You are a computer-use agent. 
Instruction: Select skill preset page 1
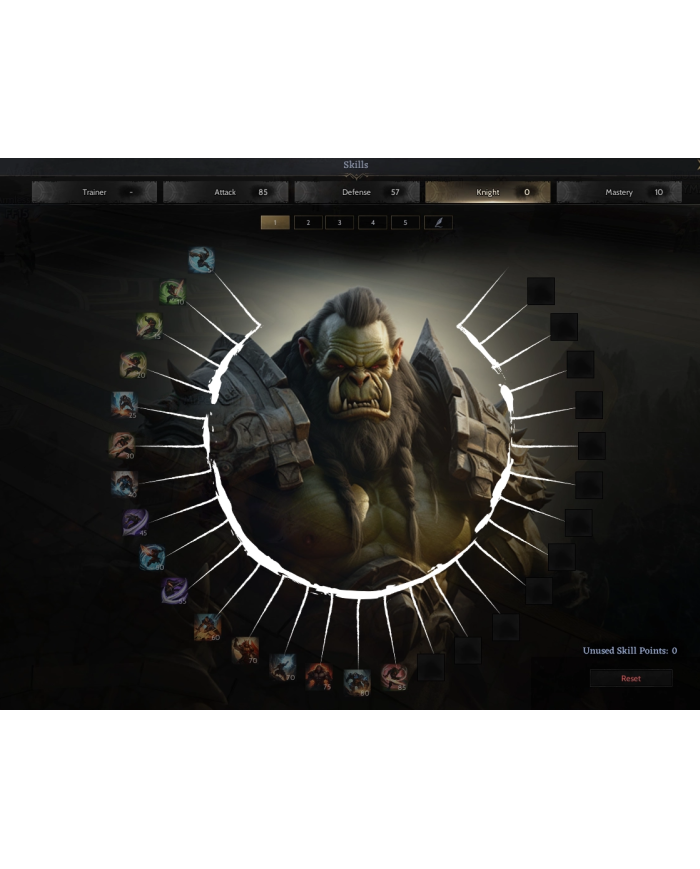coord(275,222)
